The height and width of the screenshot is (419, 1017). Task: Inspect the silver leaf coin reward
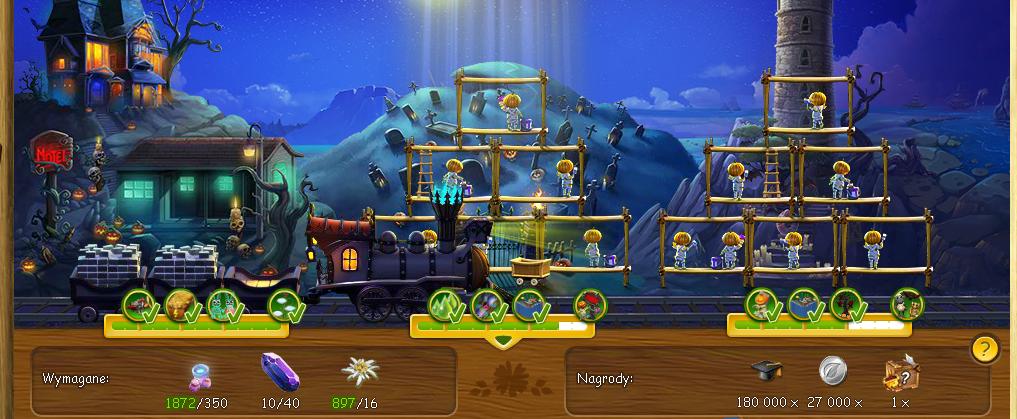[x=833, y=371]
